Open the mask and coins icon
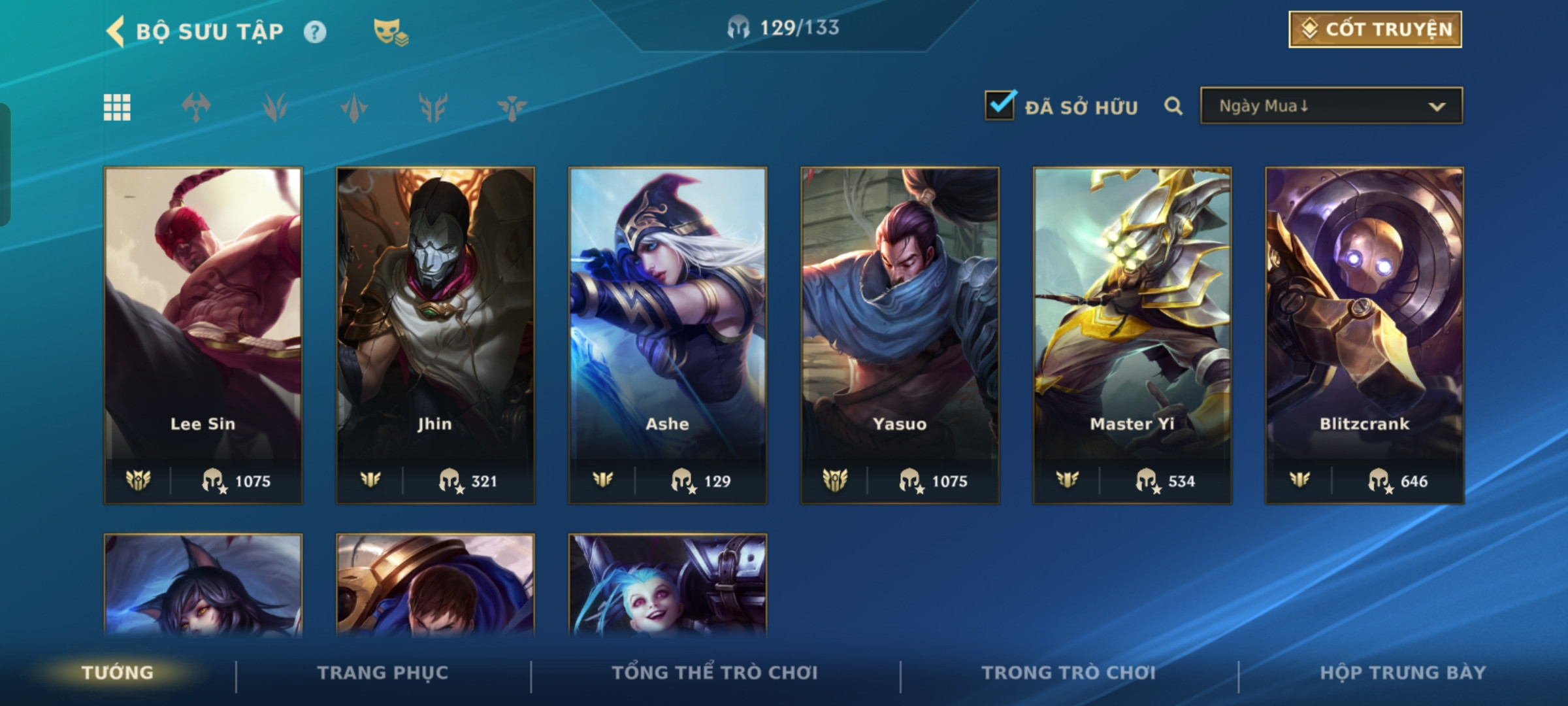The width and height of the screenshot is (1568, 706). click(390, 31)
